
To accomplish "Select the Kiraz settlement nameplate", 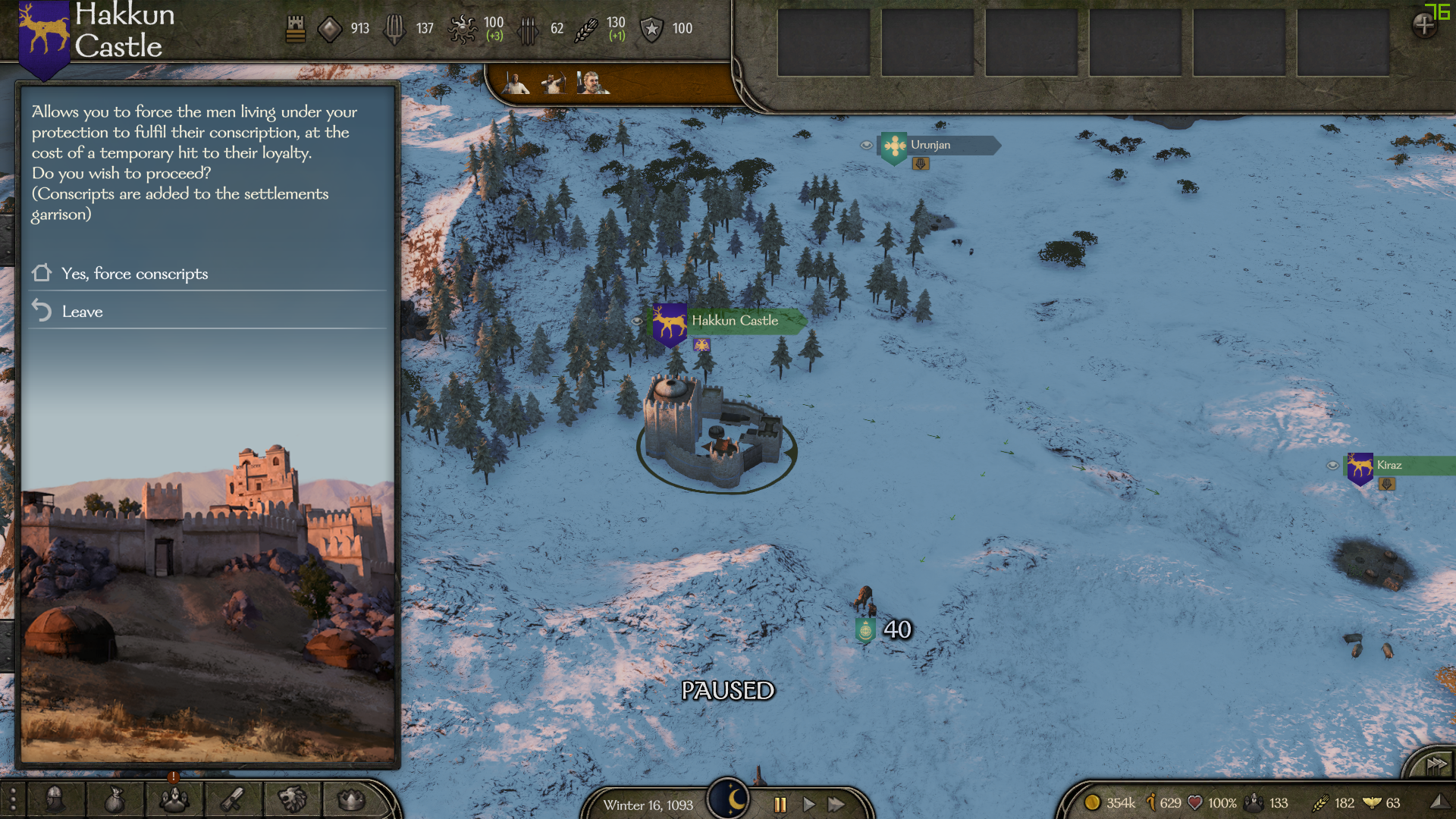I will pyautogui.click(x=1389, y=465).
